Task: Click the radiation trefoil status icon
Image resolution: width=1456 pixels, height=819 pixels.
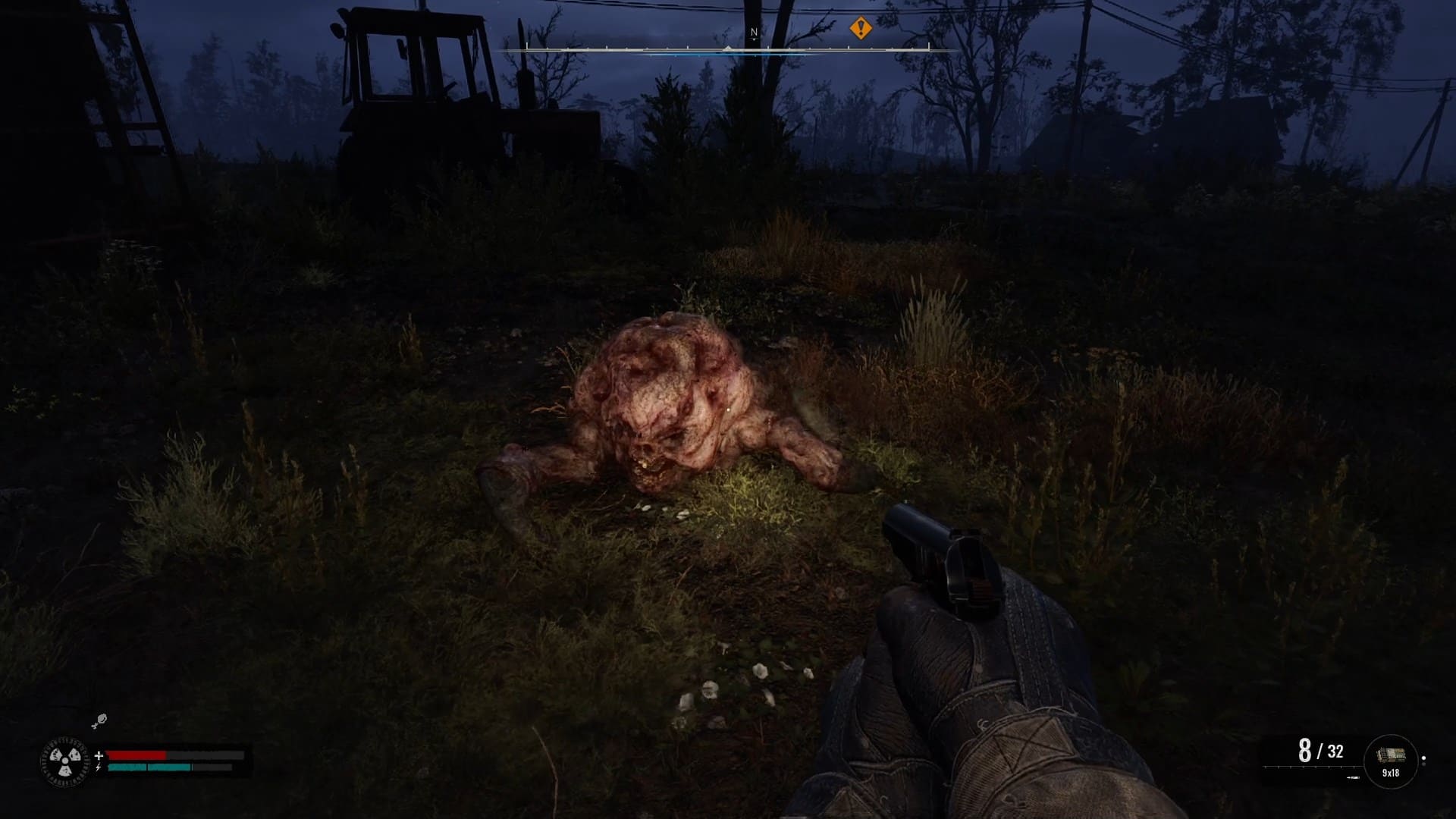Action: click(x=64, y=761)
